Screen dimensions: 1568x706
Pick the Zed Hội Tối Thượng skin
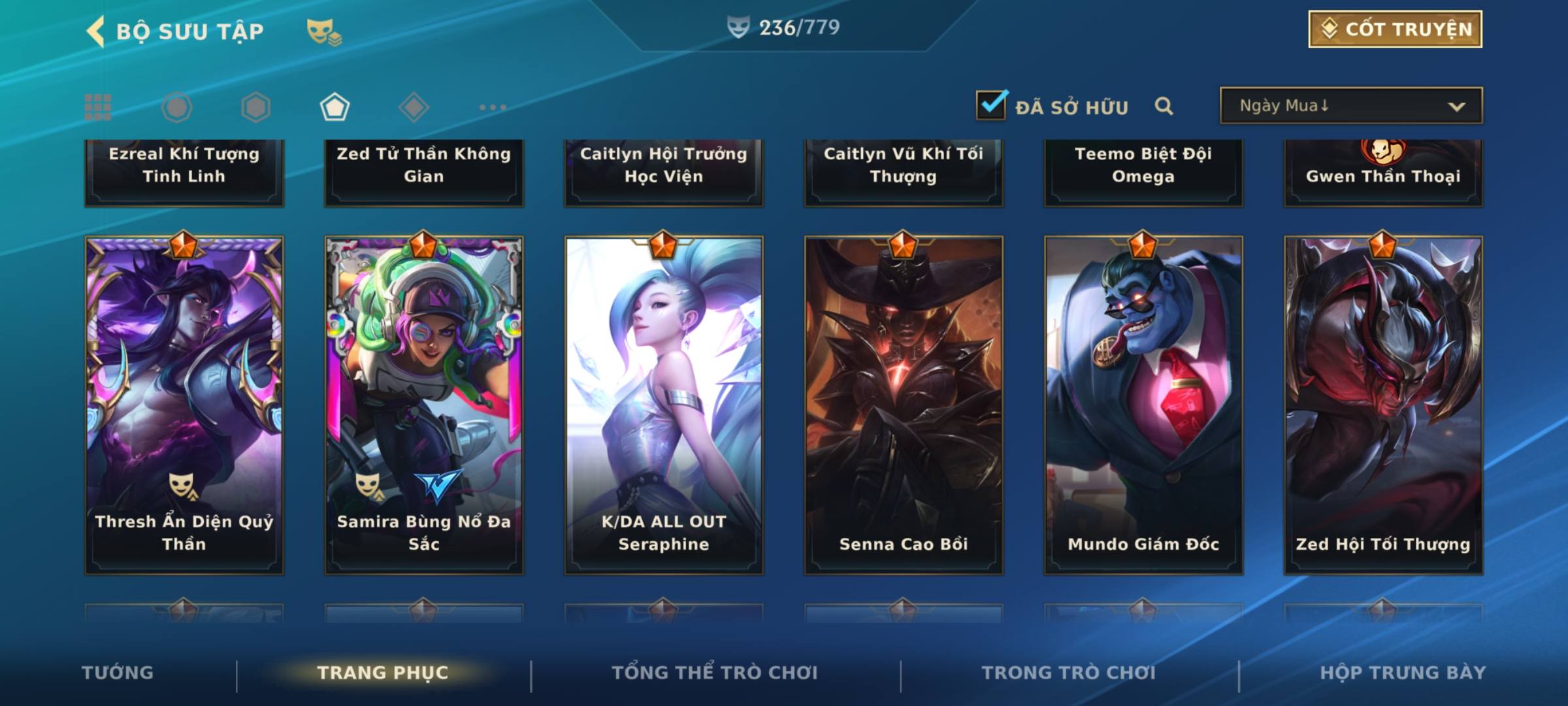tap(1383, 405)
